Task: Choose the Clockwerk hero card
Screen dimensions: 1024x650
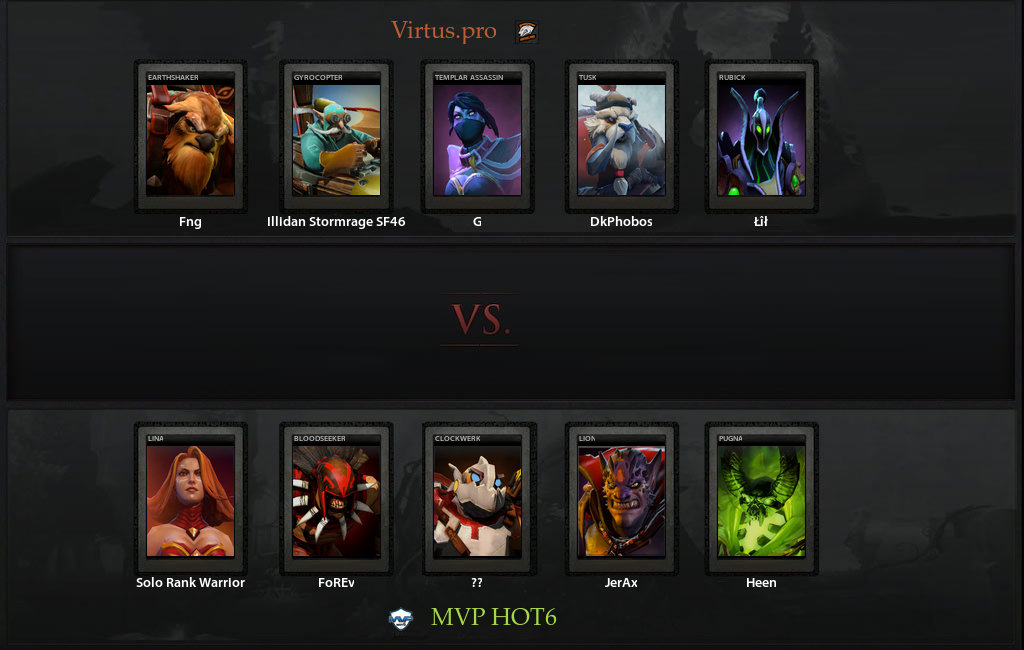Action: click(477, 500)
